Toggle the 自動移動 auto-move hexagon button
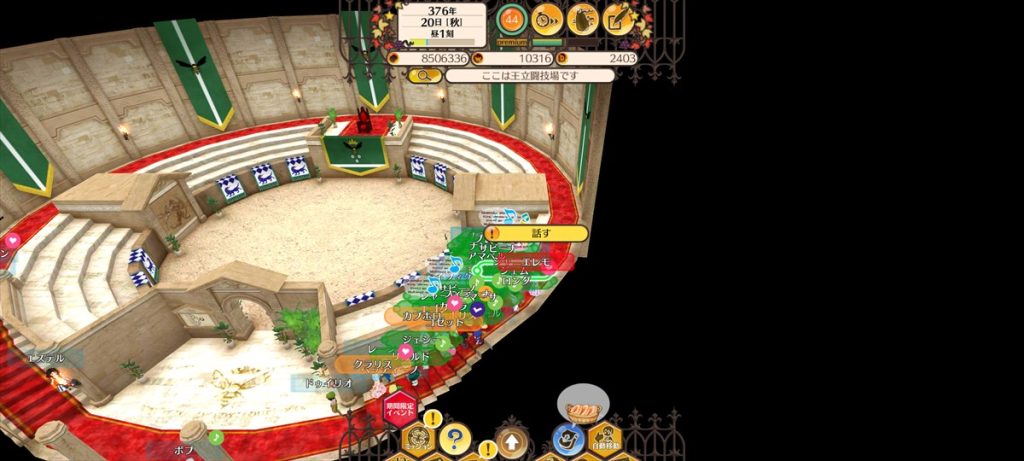The height and width of the screenshot is (461, 1024). tap(605, 438)
